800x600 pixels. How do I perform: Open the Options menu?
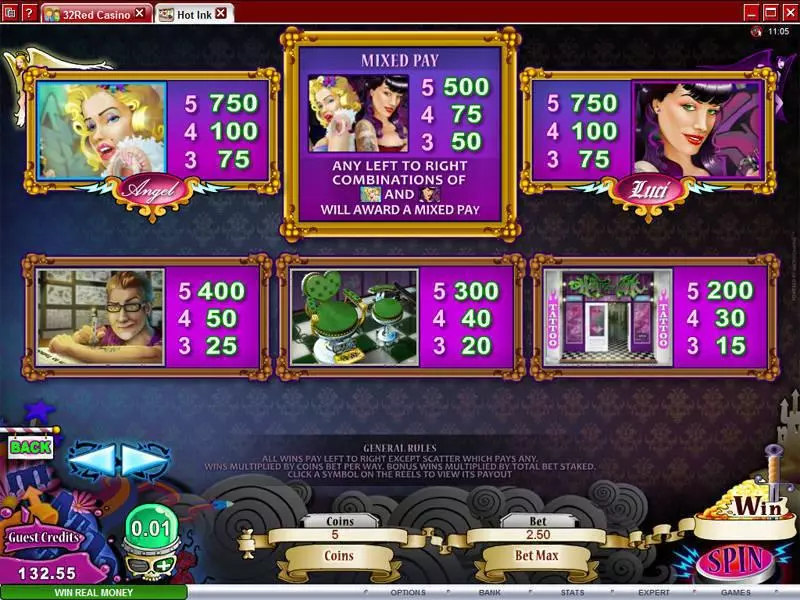415,592
